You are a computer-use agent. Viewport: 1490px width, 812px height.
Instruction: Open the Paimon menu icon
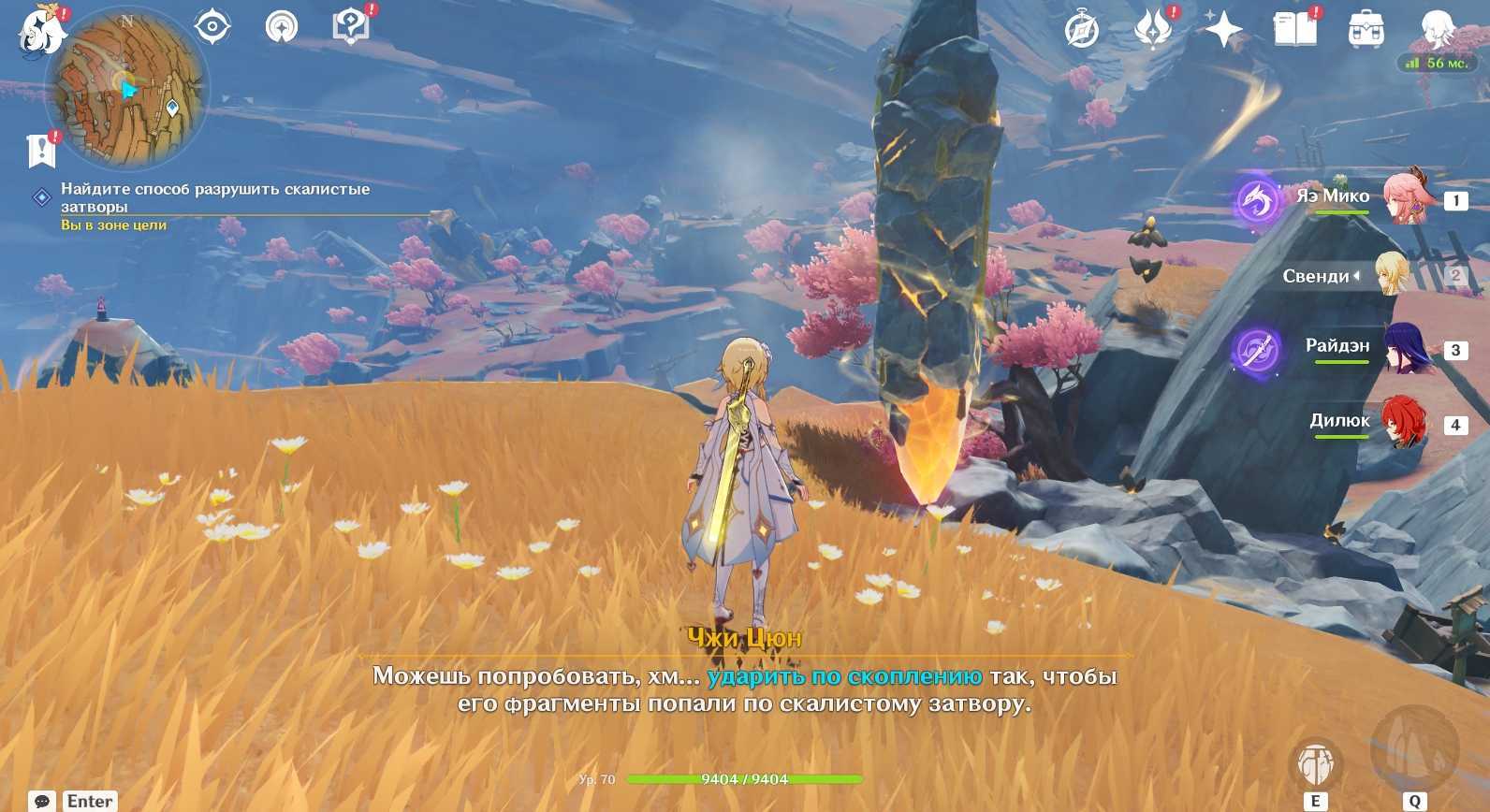pos(42,30)
